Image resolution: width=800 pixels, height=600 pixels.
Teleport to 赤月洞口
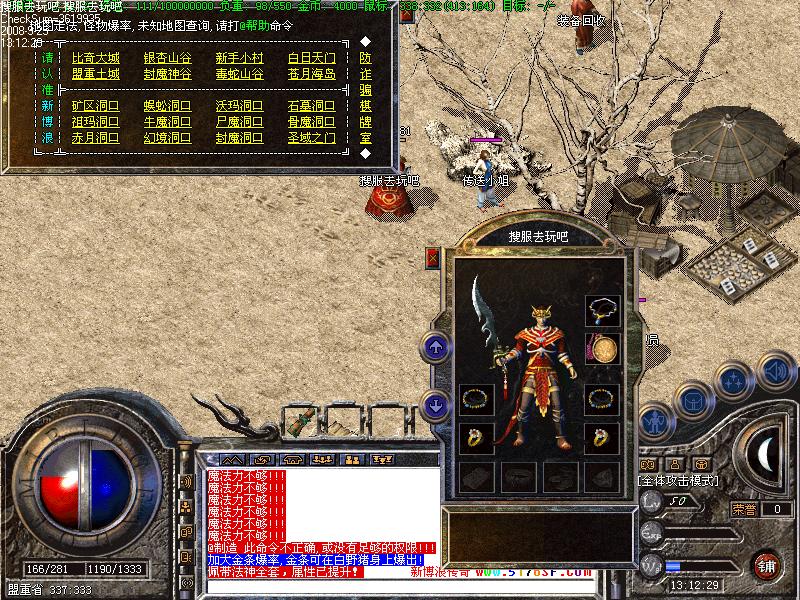[95, 138]
